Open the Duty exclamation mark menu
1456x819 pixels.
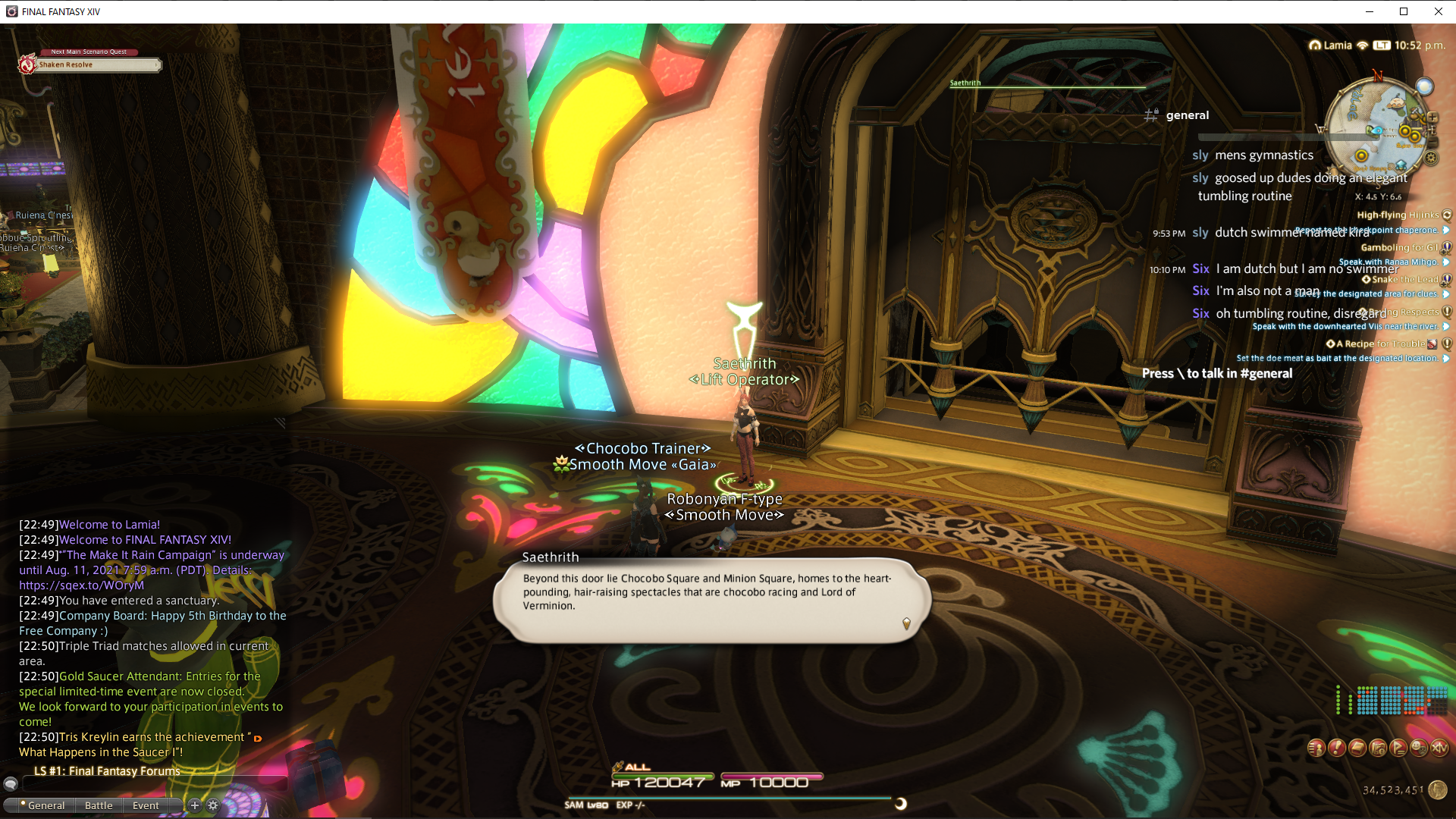(x=1336, y=748)
